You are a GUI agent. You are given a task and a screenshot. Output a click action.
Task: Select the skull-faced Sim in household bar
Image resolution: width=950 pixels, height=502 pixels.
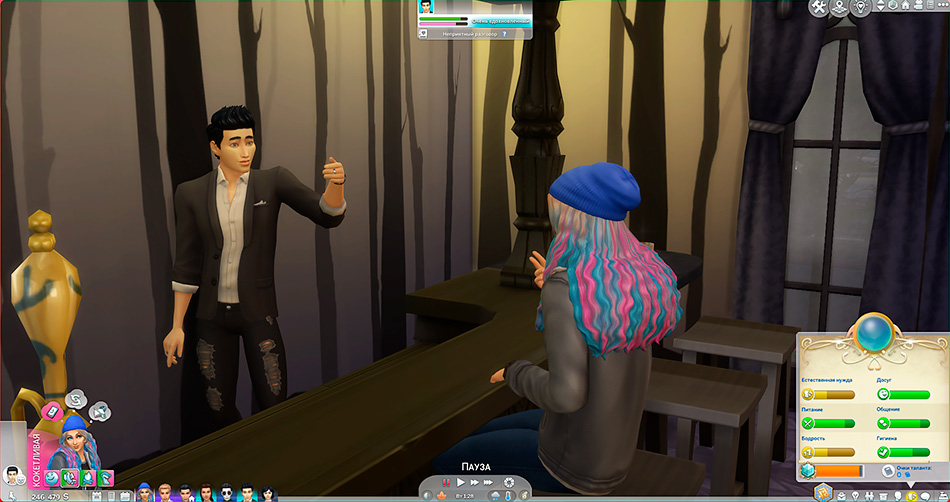click(x=226, y=492)
